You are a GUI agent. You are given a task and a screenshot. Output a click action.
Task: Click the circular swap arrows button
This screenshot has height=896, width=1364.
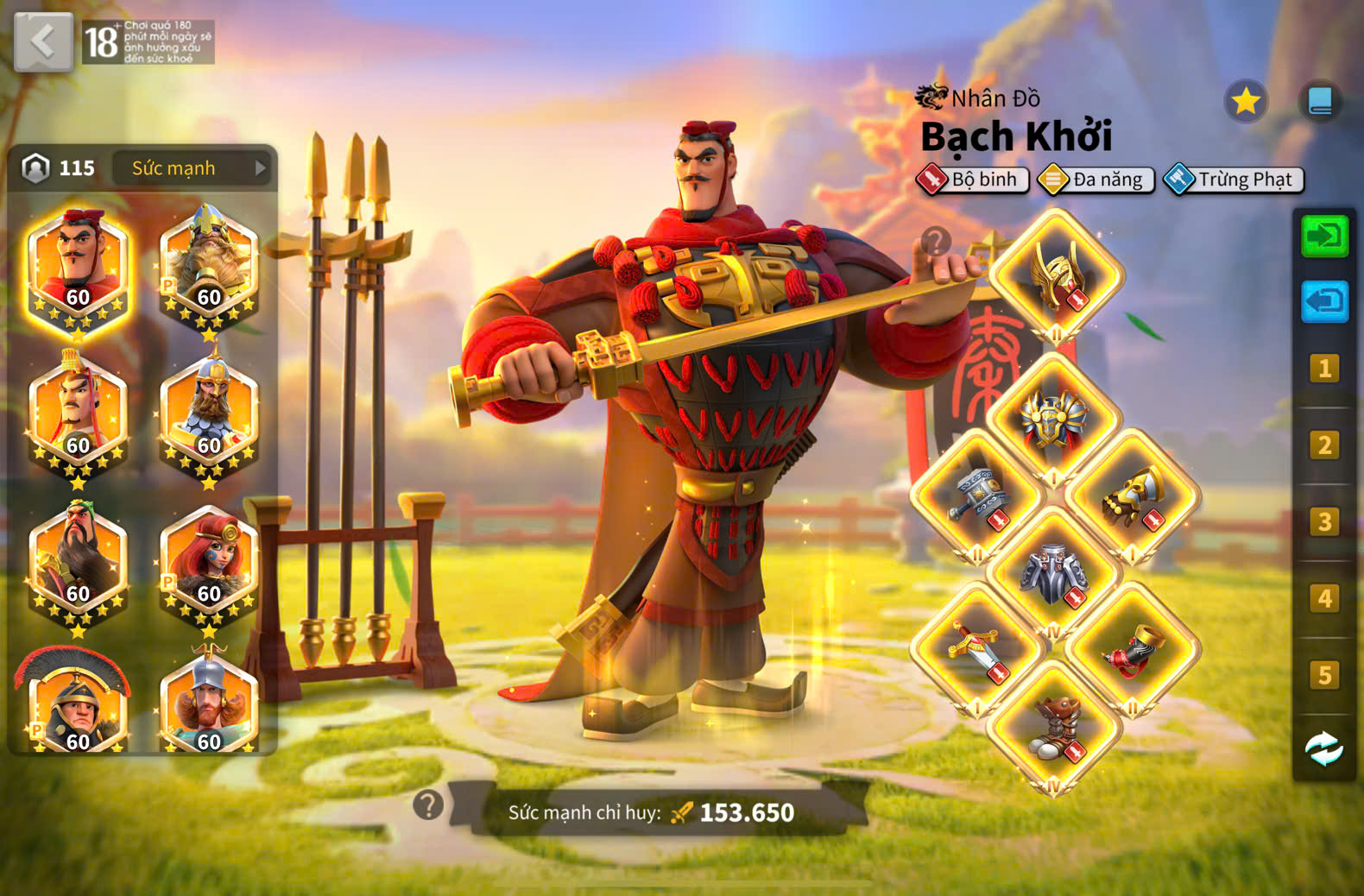pos(1323,748)
